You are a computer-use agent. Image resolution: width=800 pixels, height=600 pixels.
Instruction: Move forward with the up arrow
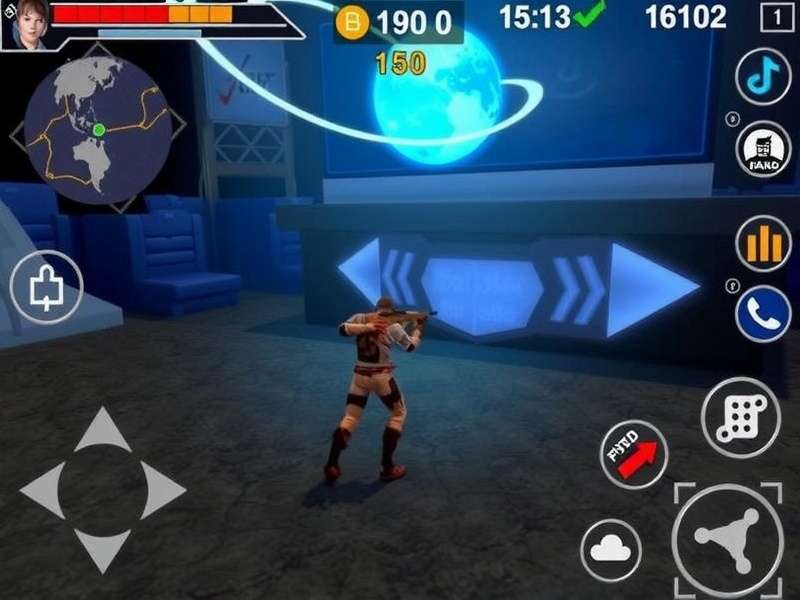pos(102,429)
